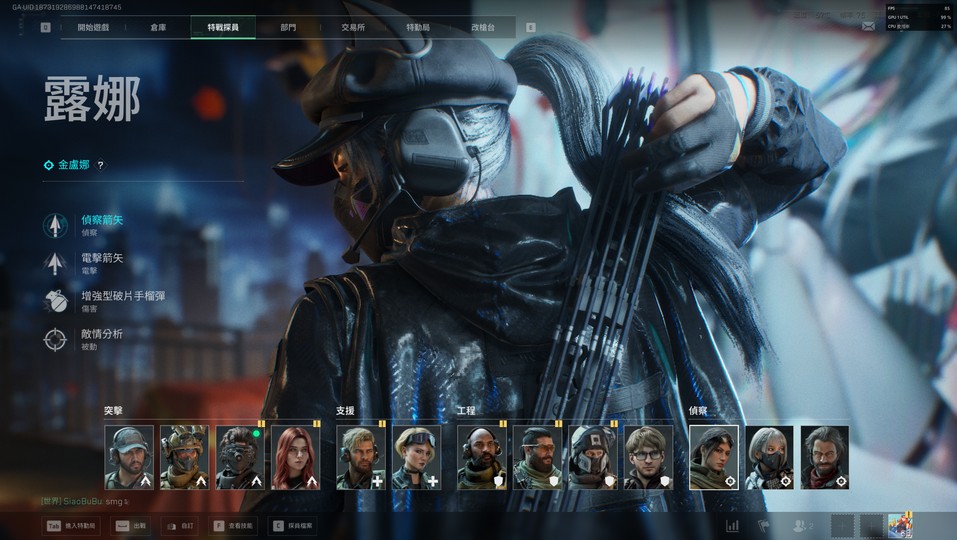
Task: Click the 出戰 deploy button
Action: [x=129, y=524]
